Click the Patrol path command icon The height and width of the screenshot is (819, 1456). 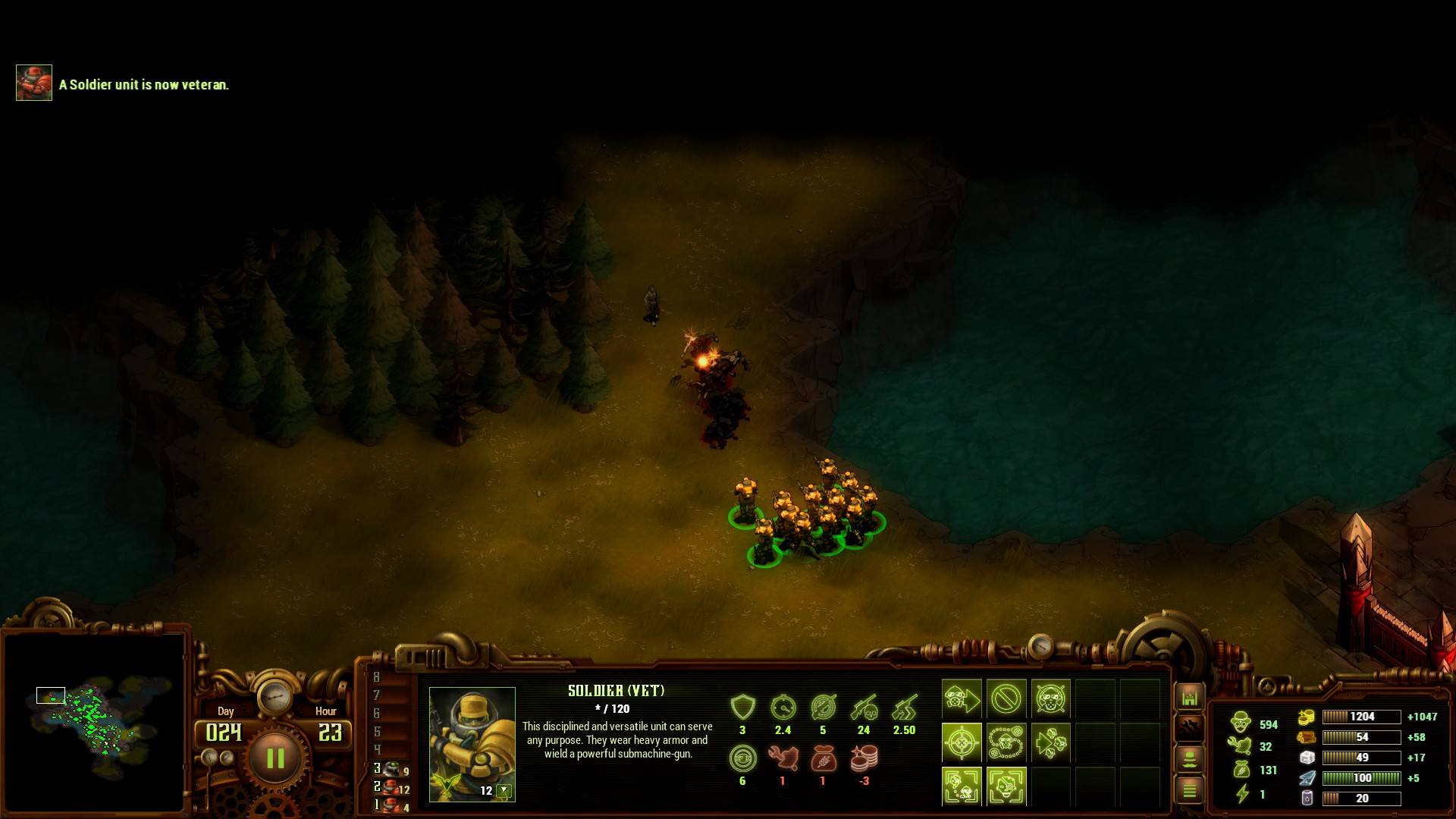click(1006, 742)
